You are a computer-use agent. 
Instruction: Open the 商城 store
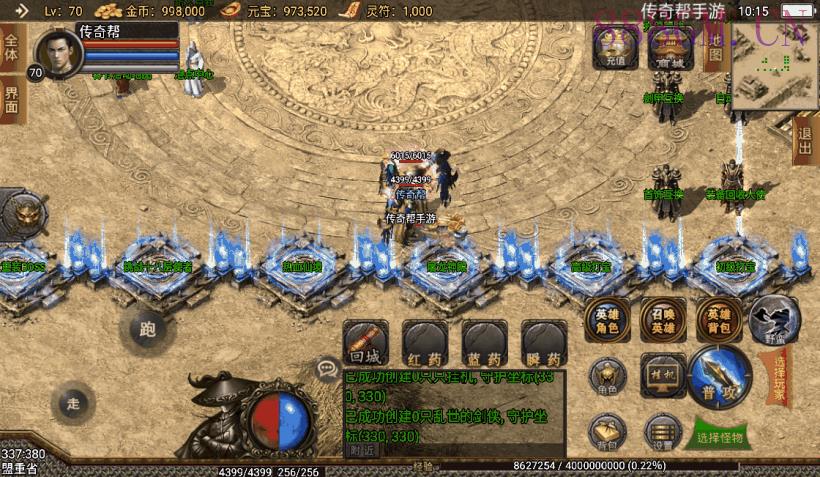click(667, 46)
